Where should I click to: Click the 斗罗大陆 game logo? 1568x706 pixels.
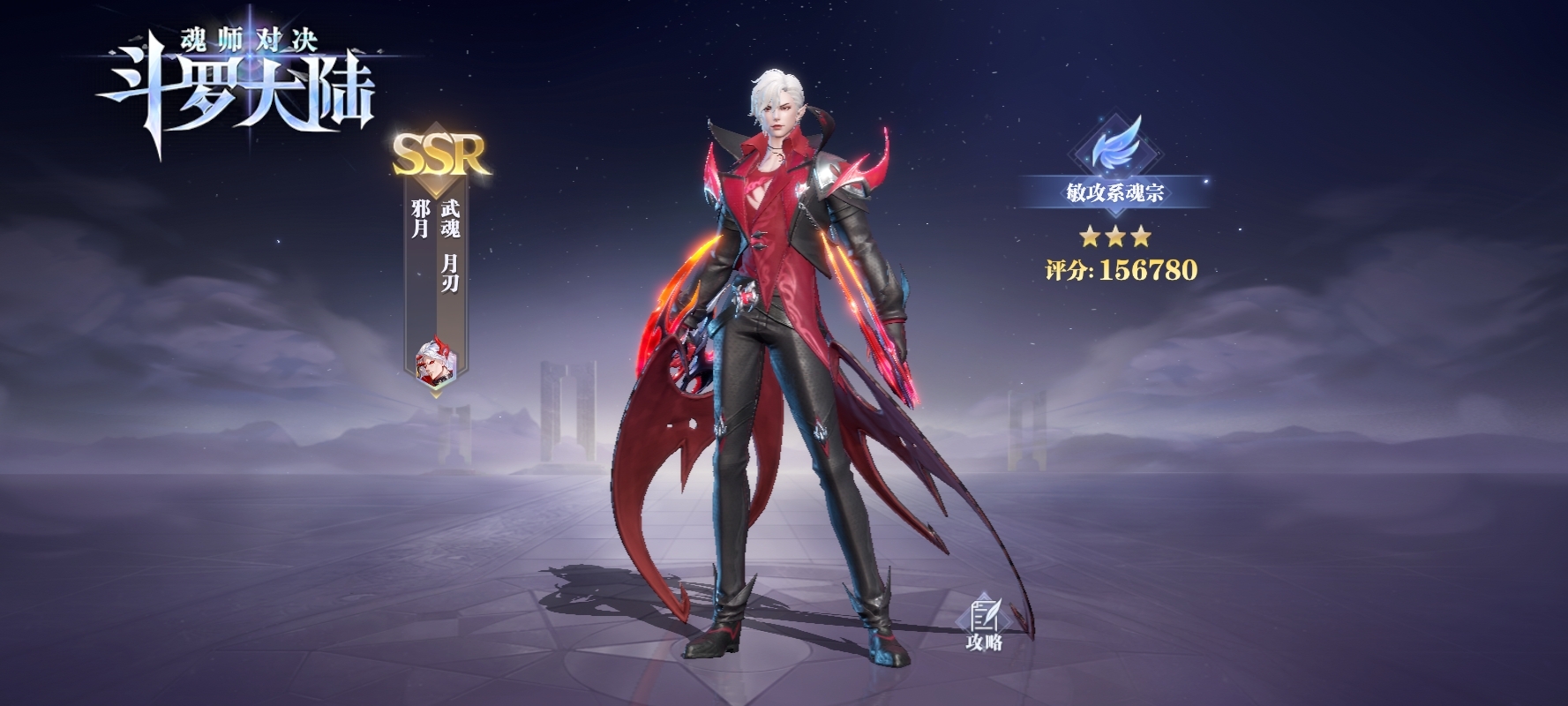pyautogui.click(x=234, y=88)
